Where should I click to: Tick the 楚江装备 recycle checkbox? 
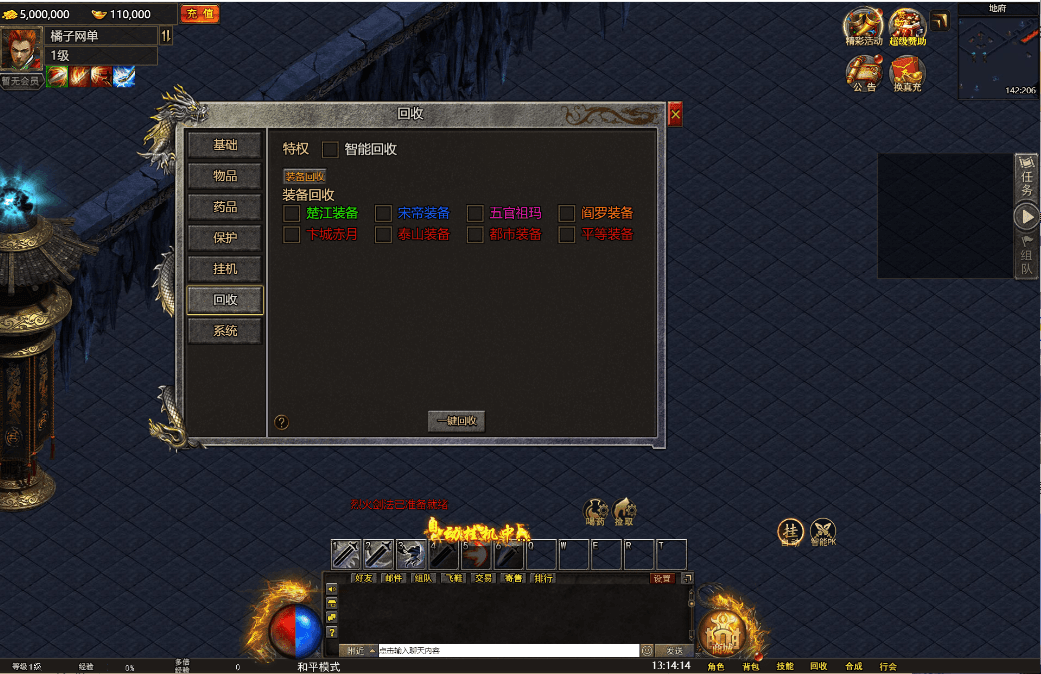[291, 213]
